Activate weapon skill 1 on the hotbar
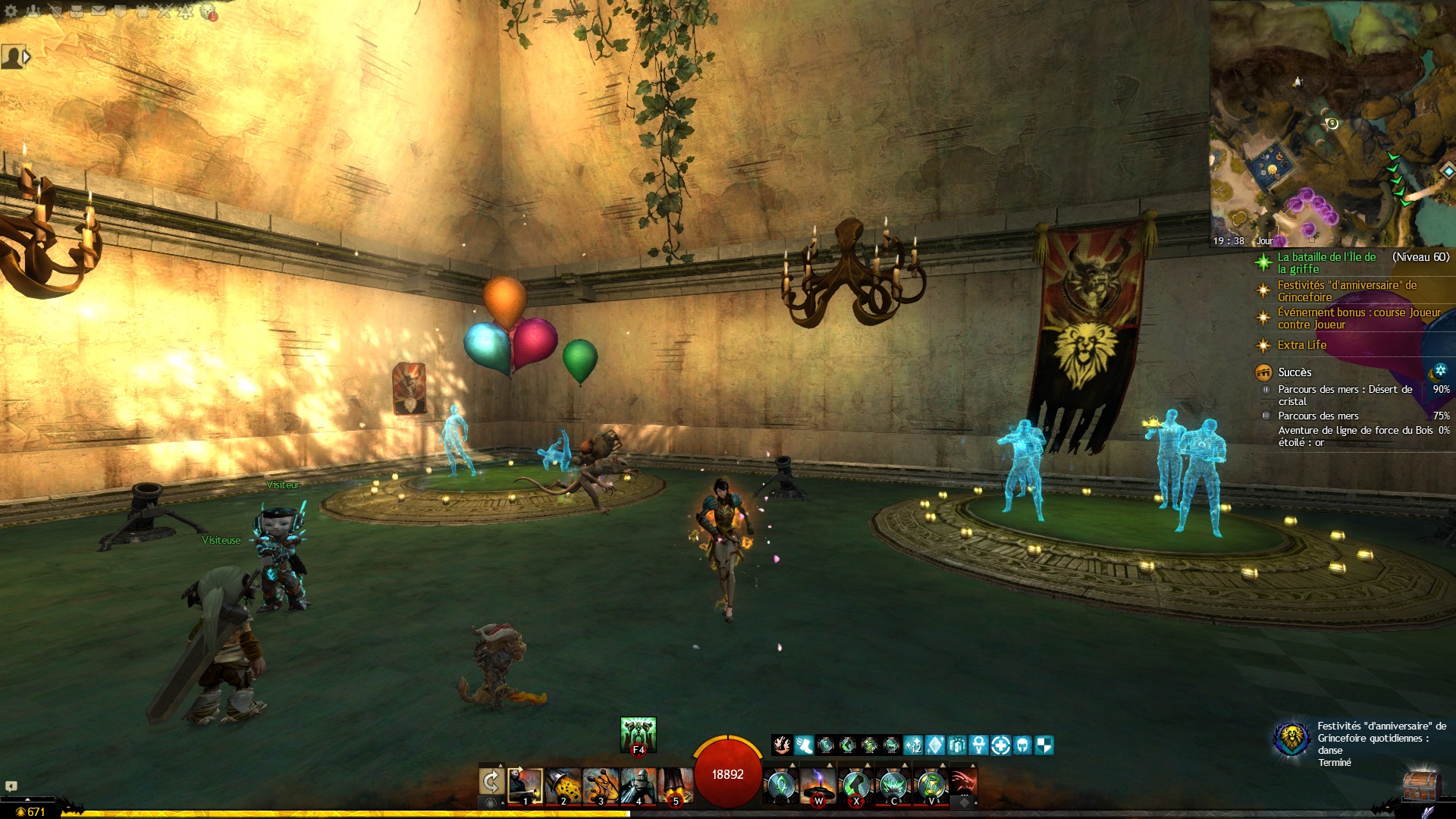The width and height of the screenshot is (1456, 819). [525, 786]
